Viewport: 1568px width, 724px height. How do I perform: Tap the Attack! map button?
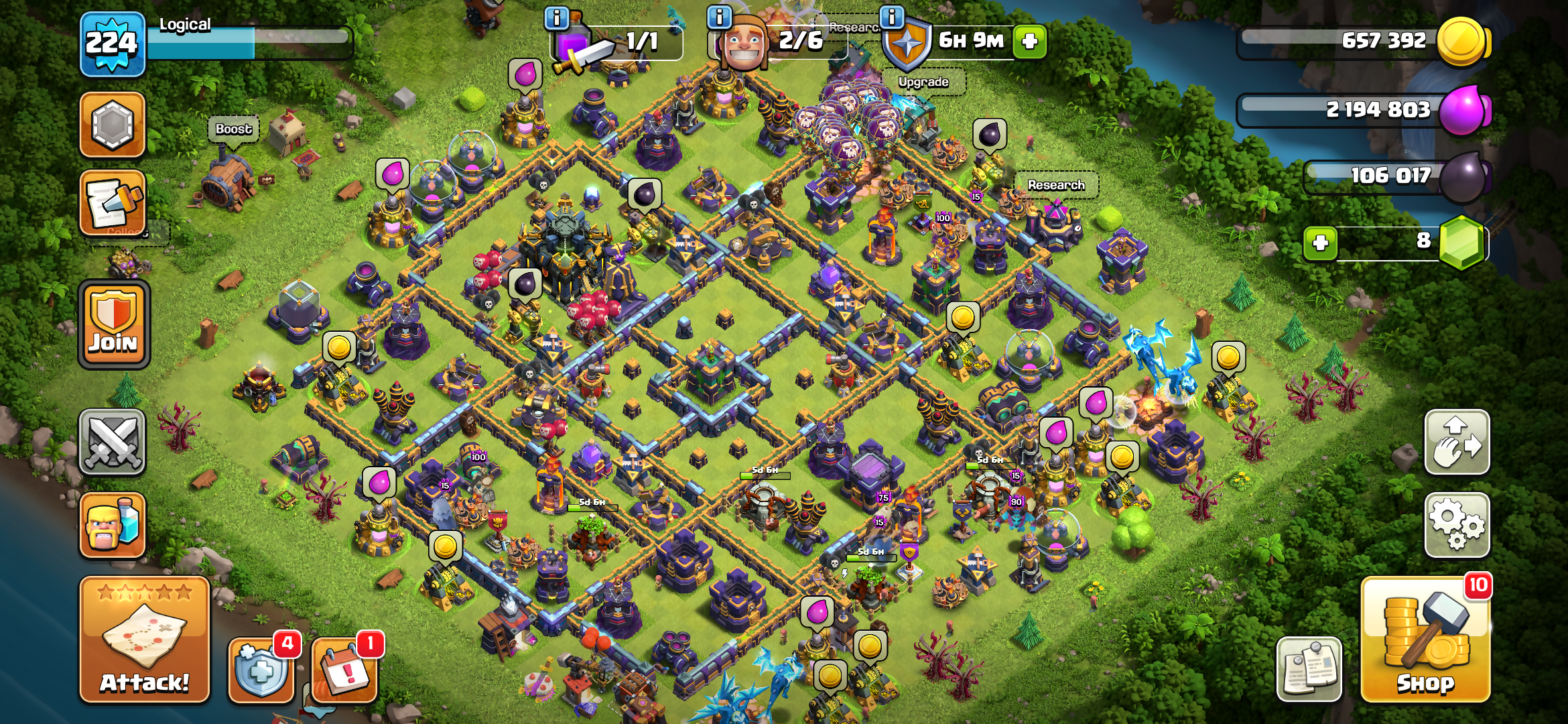click(145, 639)
